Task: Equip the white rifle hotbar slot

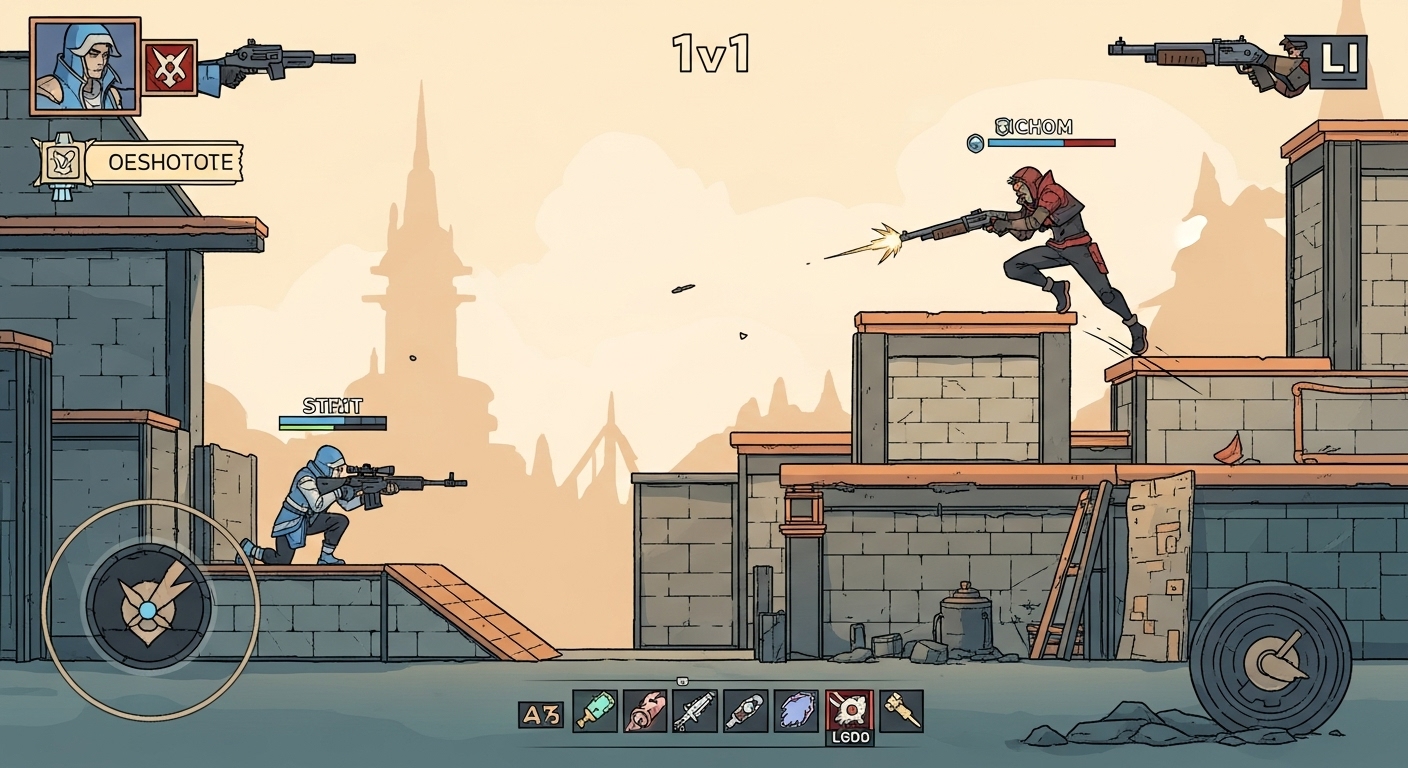Action: [695, 711]
